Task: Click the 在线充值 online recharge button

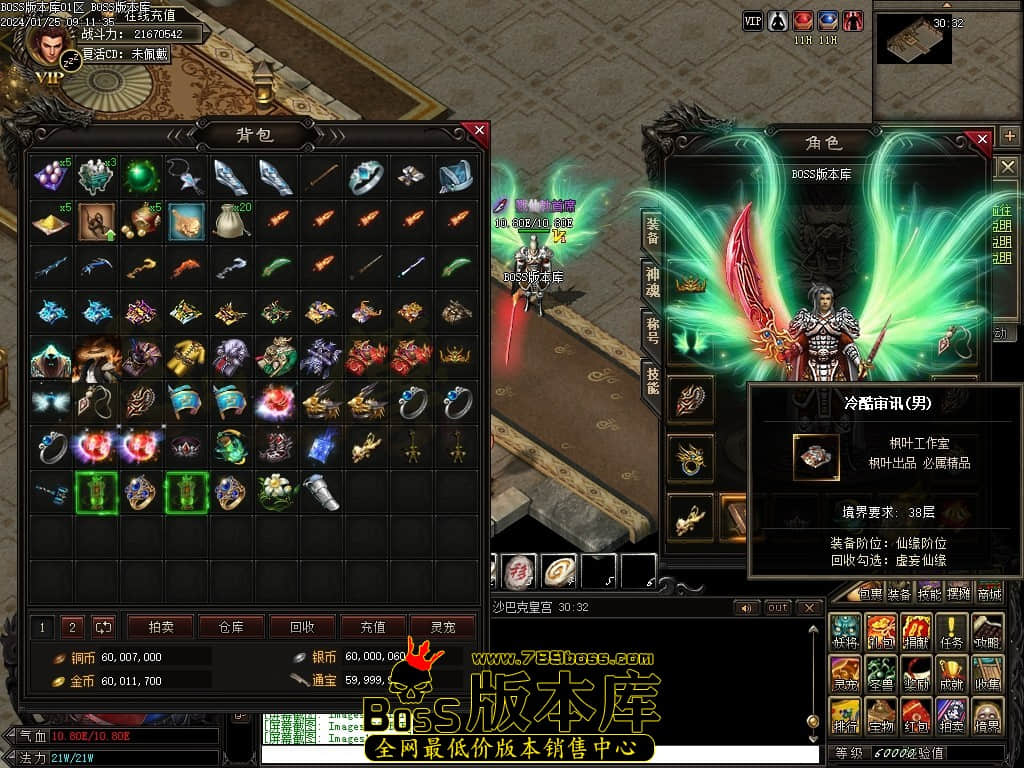Action: [151, 15]
